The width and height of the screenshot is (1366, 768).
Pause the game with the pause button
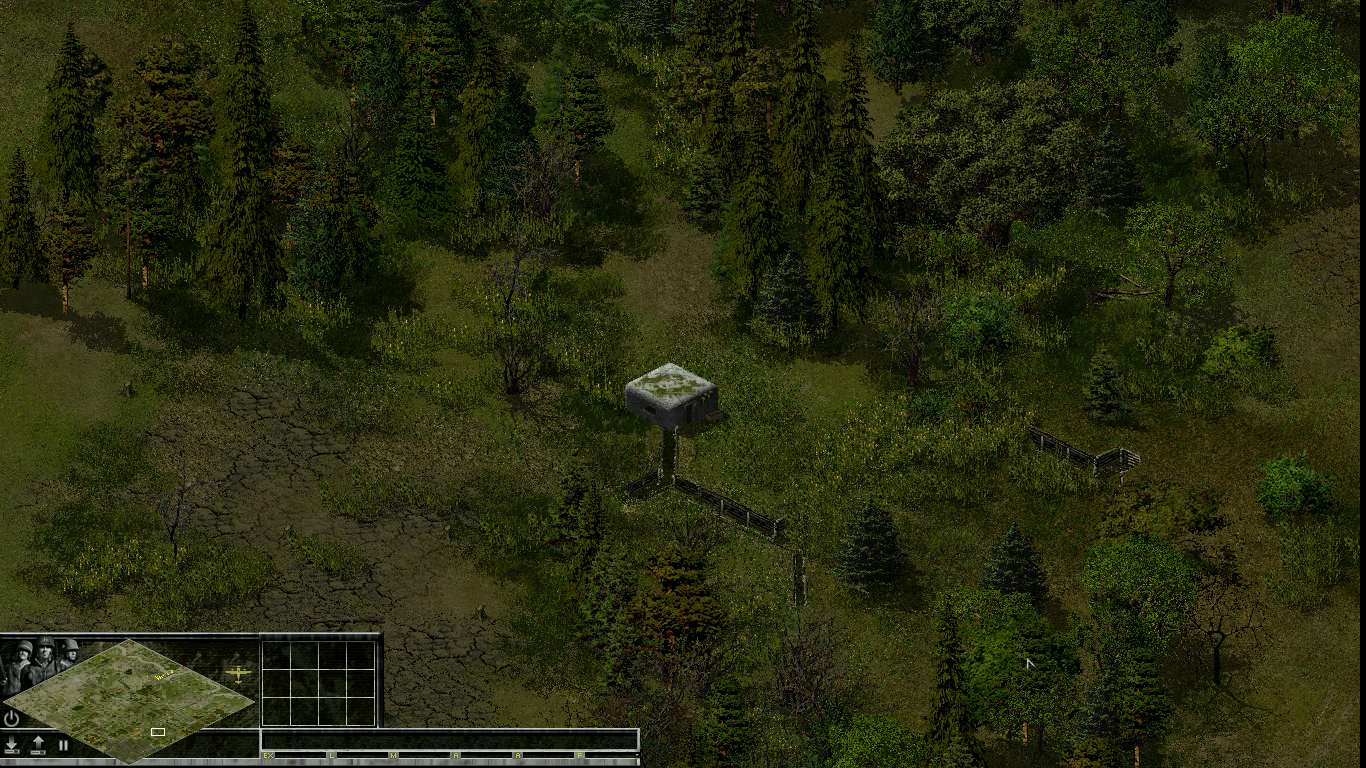[63, 745]
